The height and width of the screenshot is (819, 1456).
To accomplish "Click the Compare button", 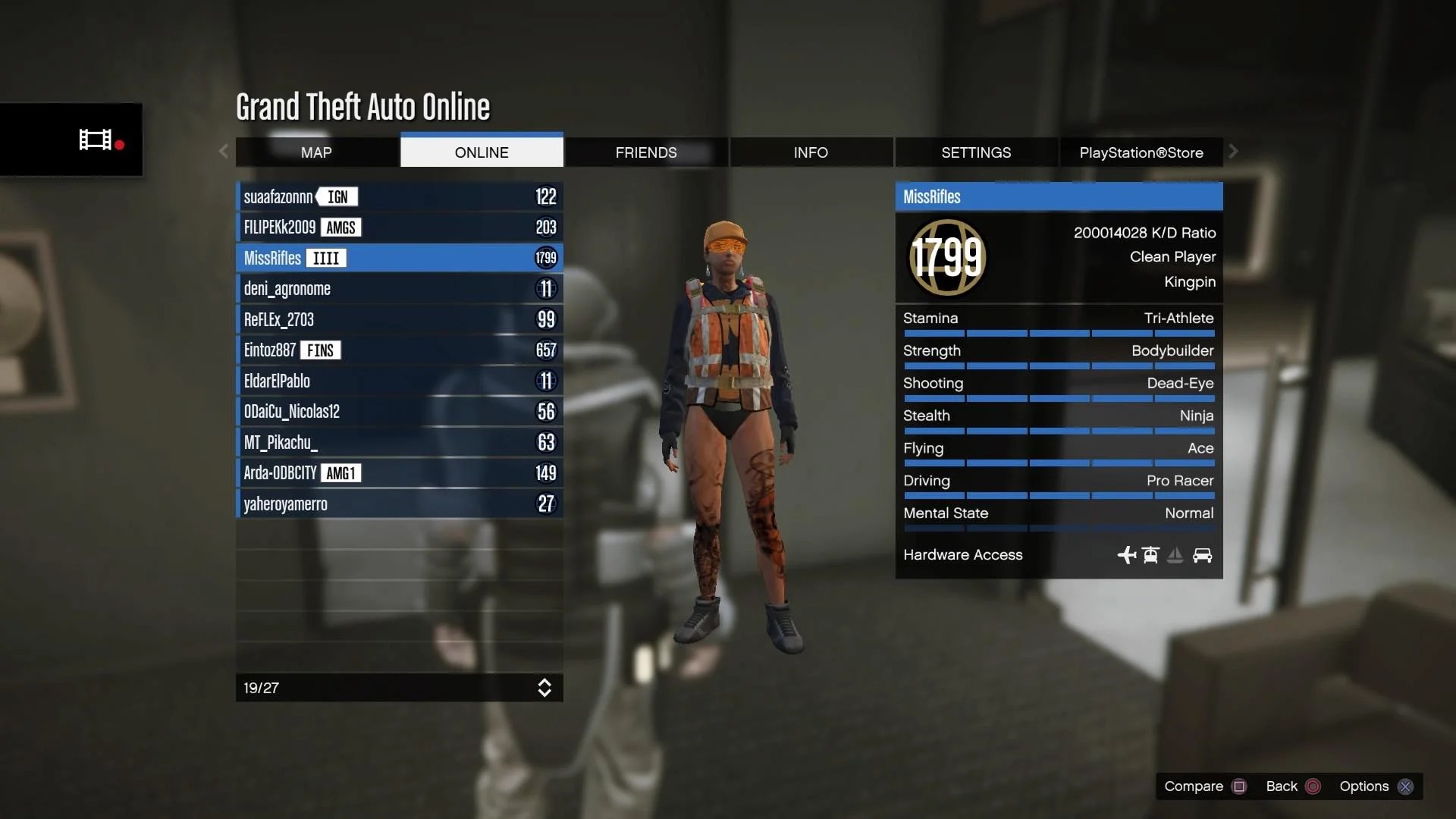I will 1193,786.
